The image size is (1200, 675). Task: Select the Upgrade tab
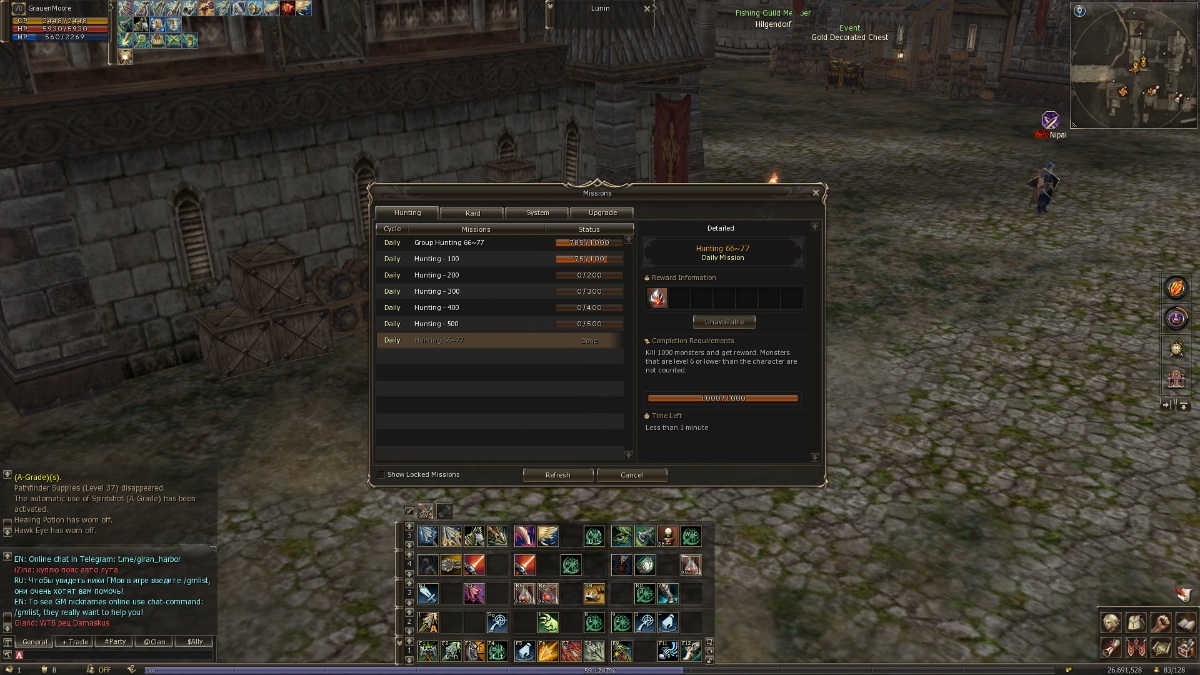pyautogui.click(x=602, y=213)
